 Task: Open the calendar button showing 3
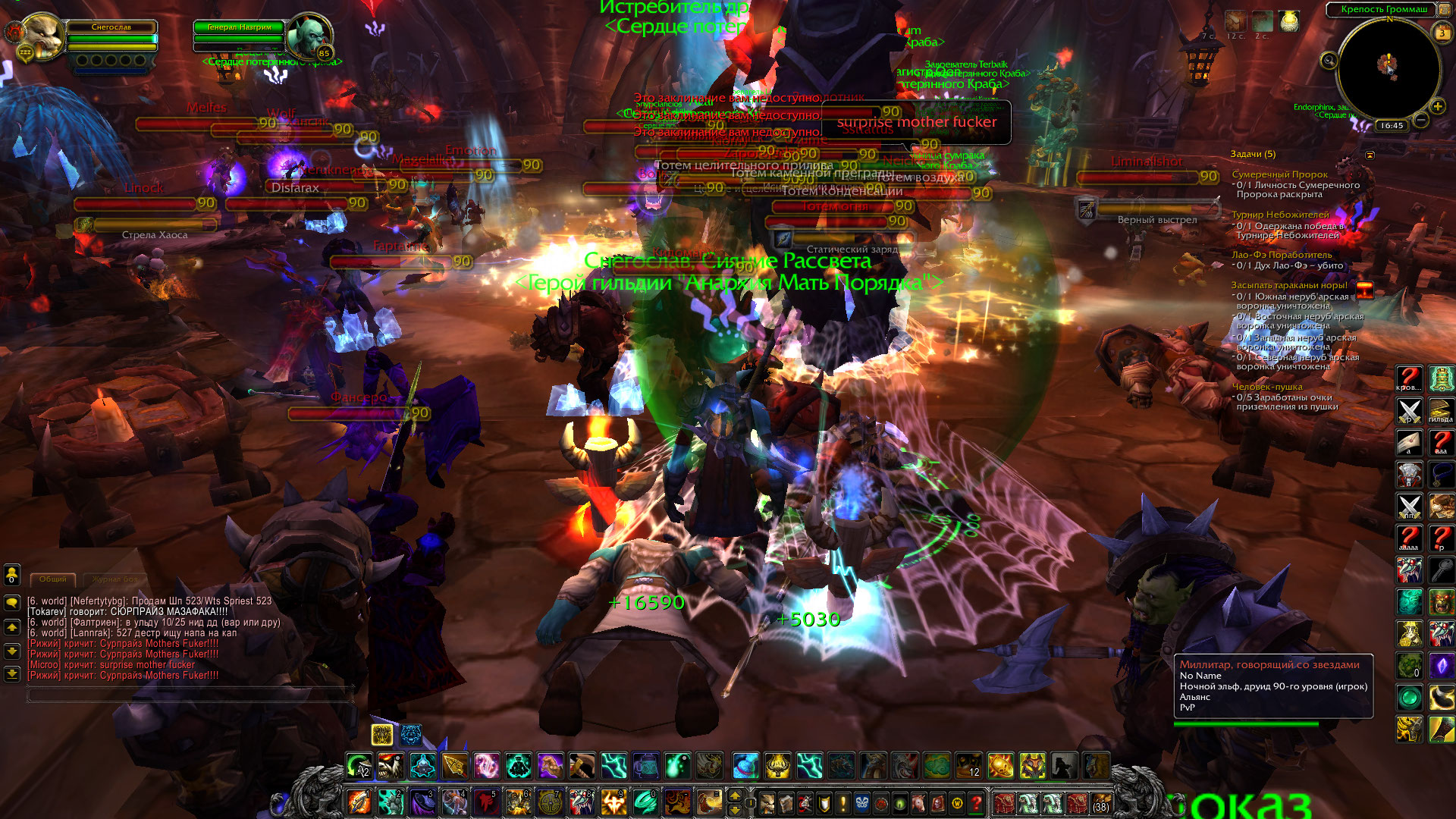[x=1442, y=33]
